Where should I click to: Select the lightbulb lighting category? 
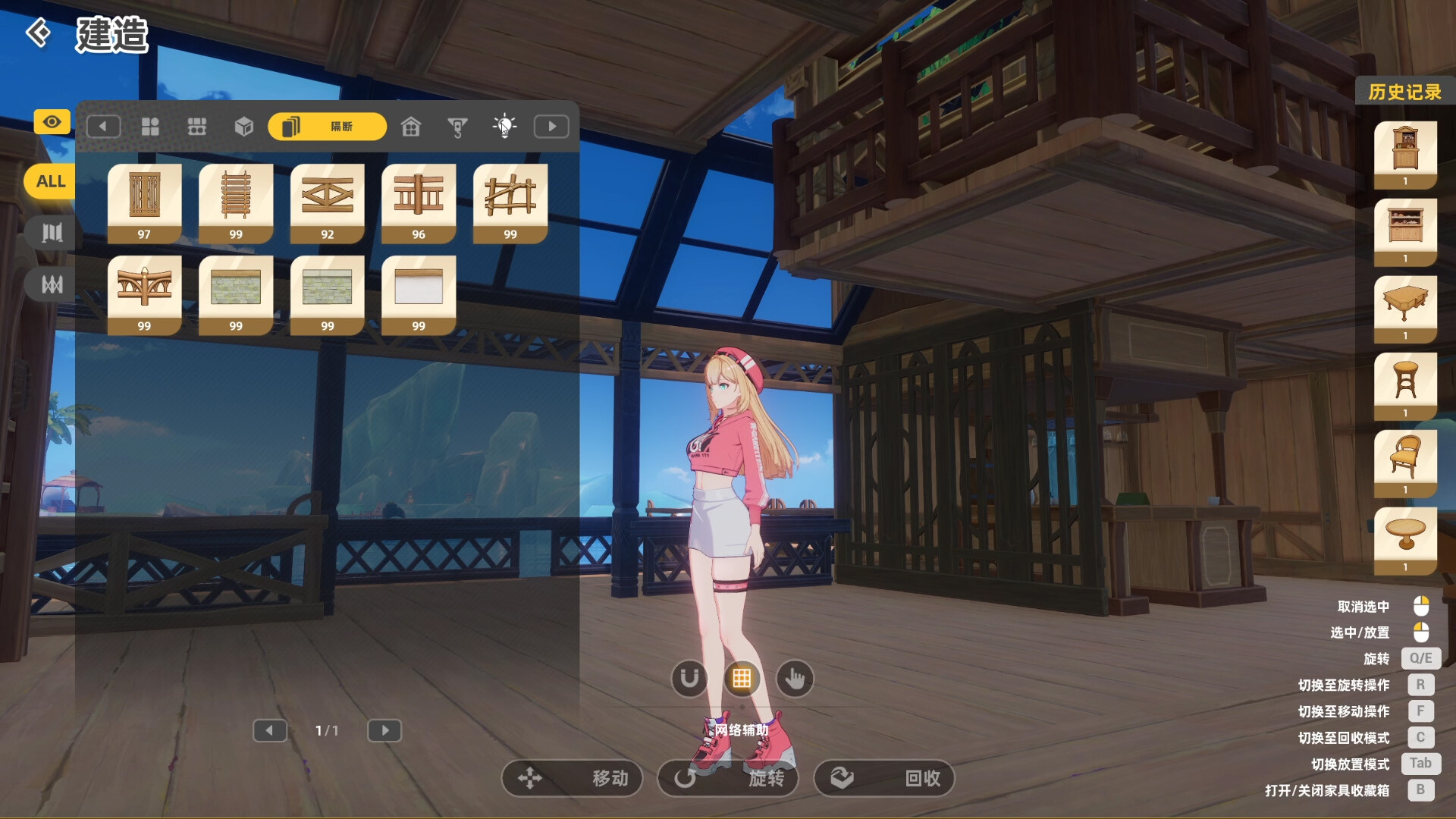(504, 126)
